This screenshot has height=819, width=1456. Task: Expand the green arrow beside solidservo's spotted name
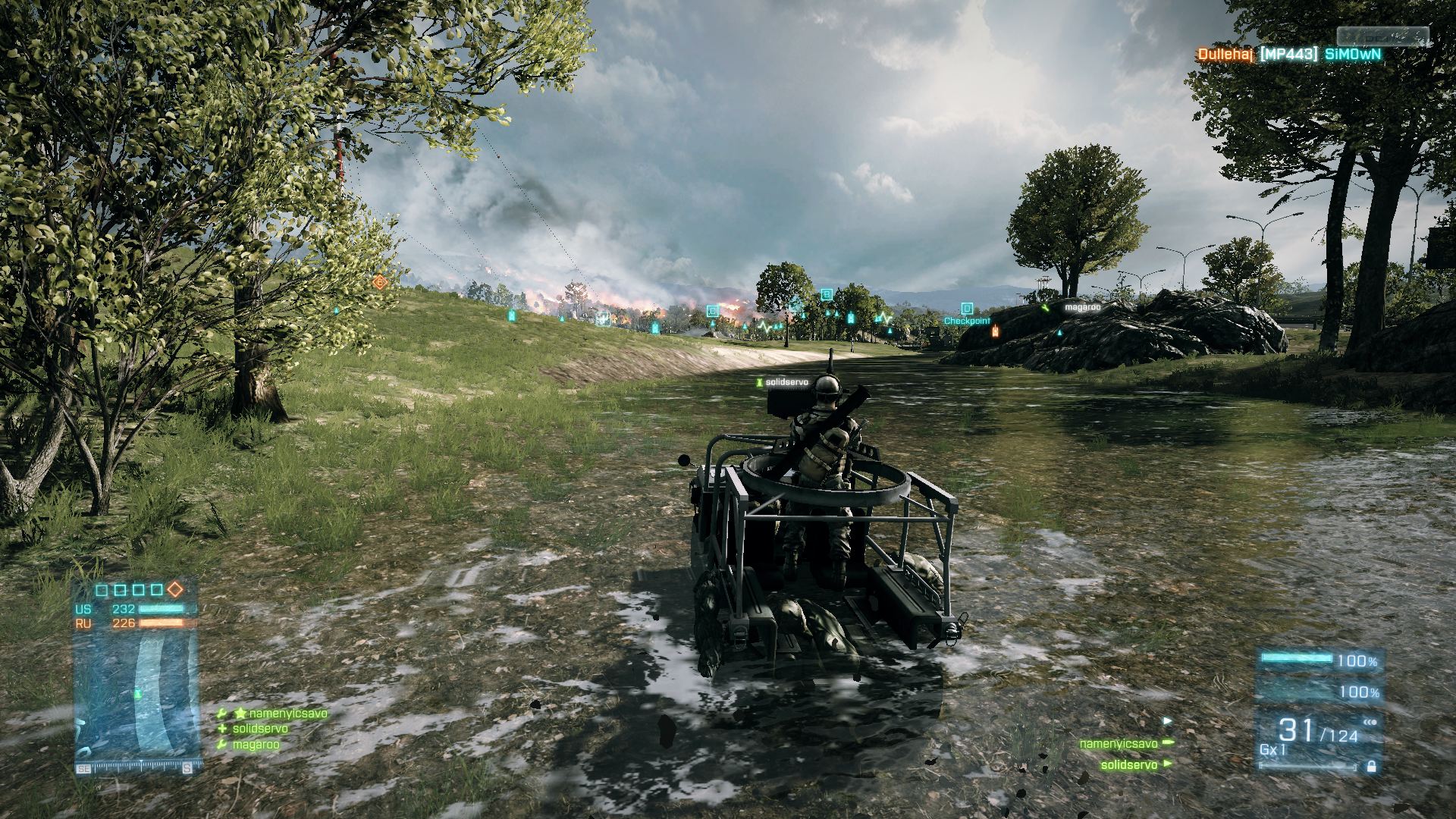(x=1168, y=764)
